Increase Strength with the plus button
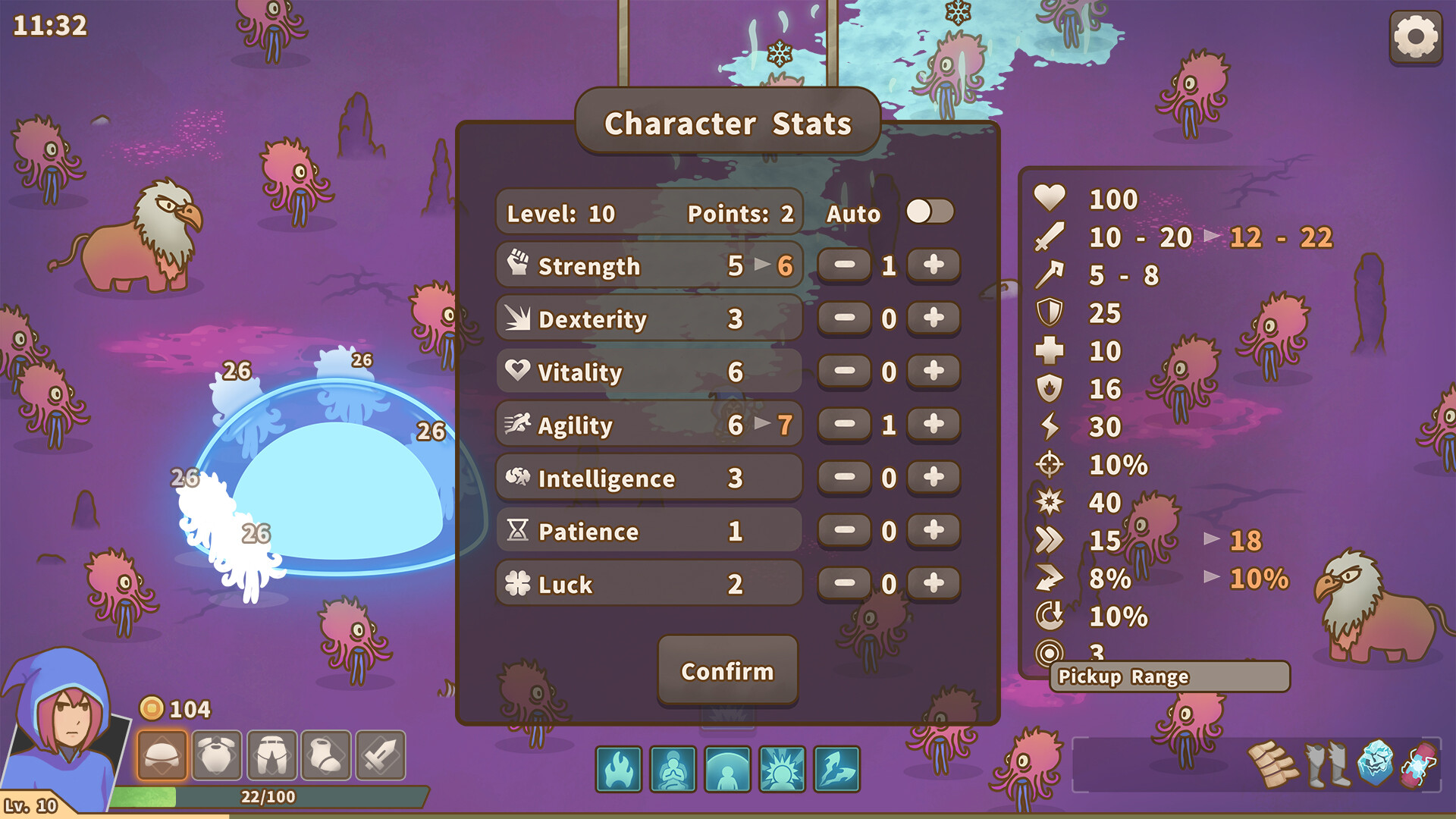1456x819 pixels. coord(932,265)
